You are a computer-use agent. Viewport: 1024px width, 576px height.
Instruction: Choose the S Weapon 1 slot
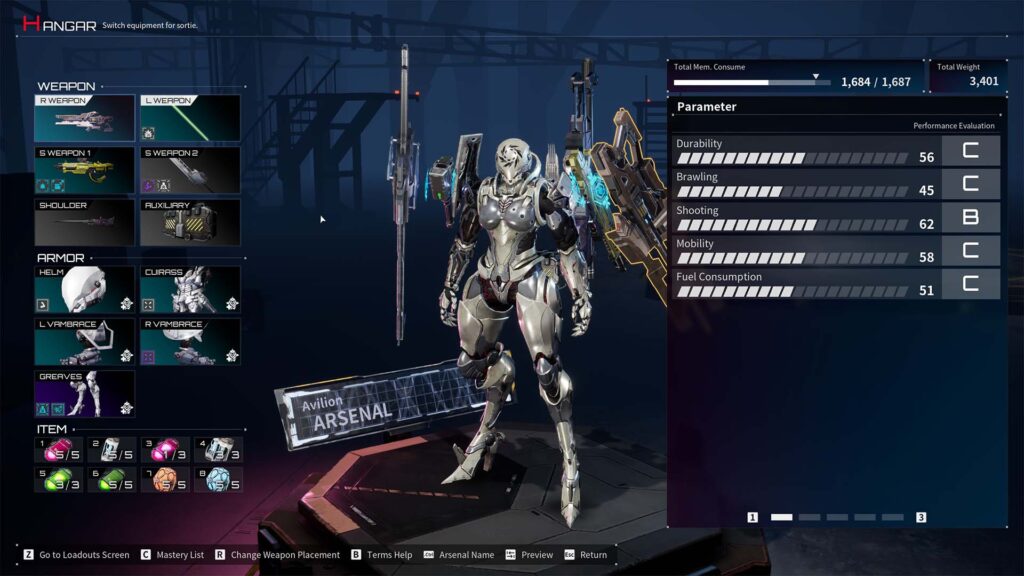click(x=85, y=170)
